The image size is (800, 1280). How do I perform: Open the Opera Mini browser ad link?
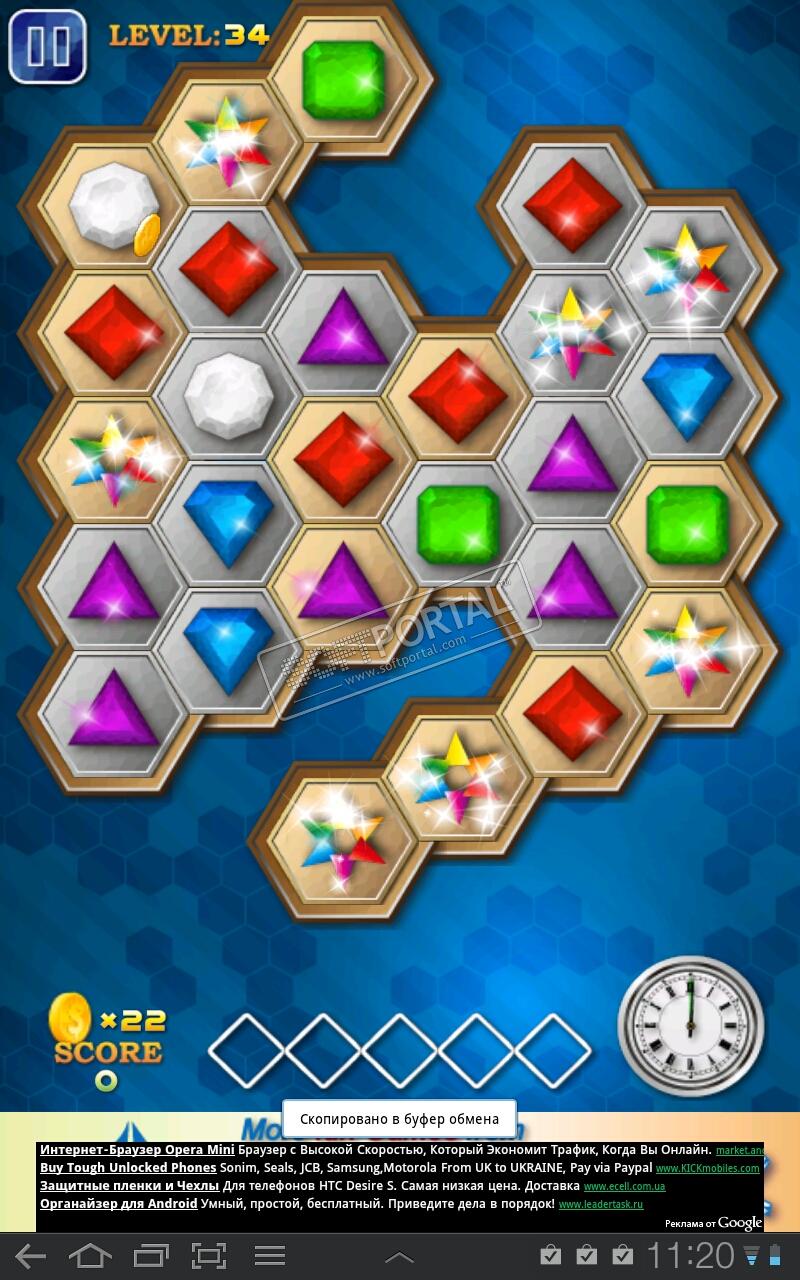[137, 1150]
